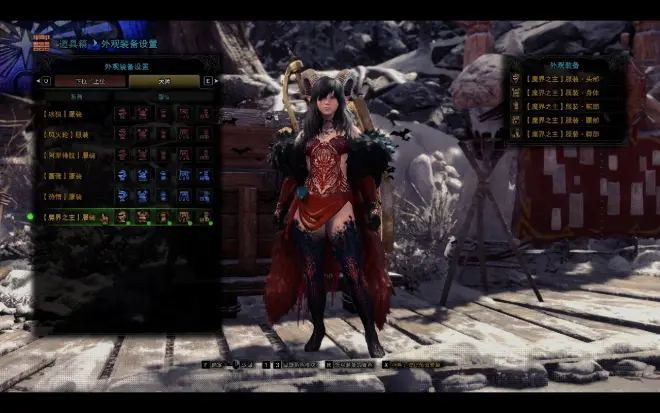Choose the 【魔界之主】 head piece icon
The width and height of the screenshot is (660, 413).
122,216
